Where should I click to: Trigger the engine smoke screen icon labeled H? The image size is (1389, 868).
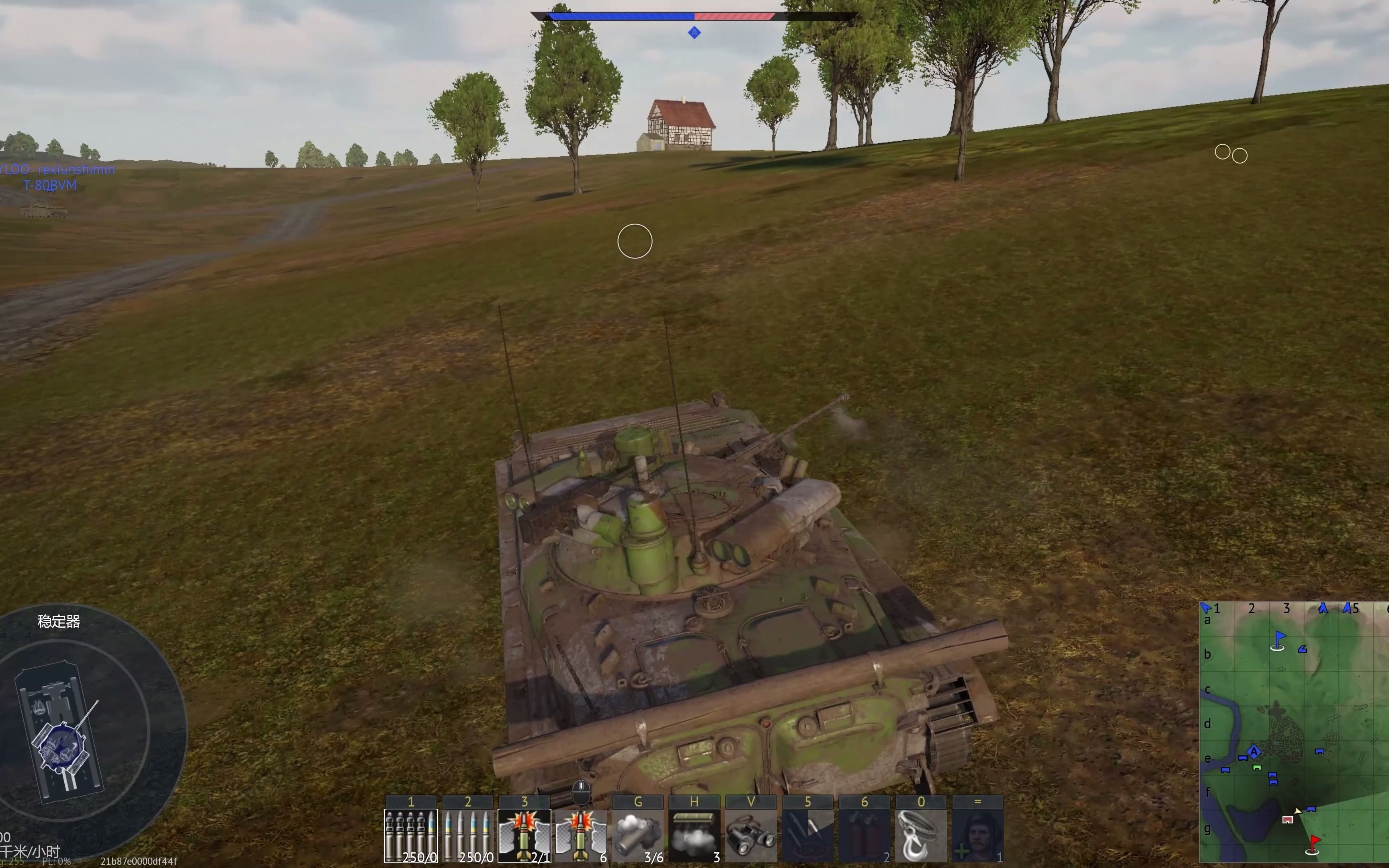point(693,835)
